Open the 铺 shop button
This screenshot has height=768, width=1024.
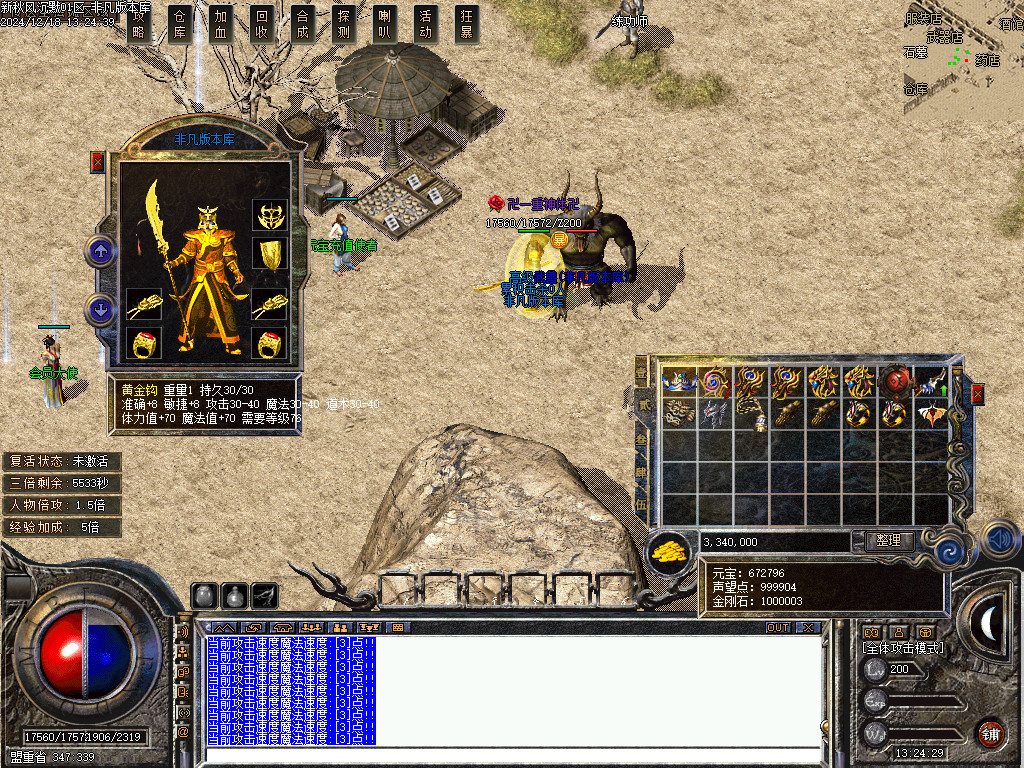pyautogui.click(x=990, y=733)
